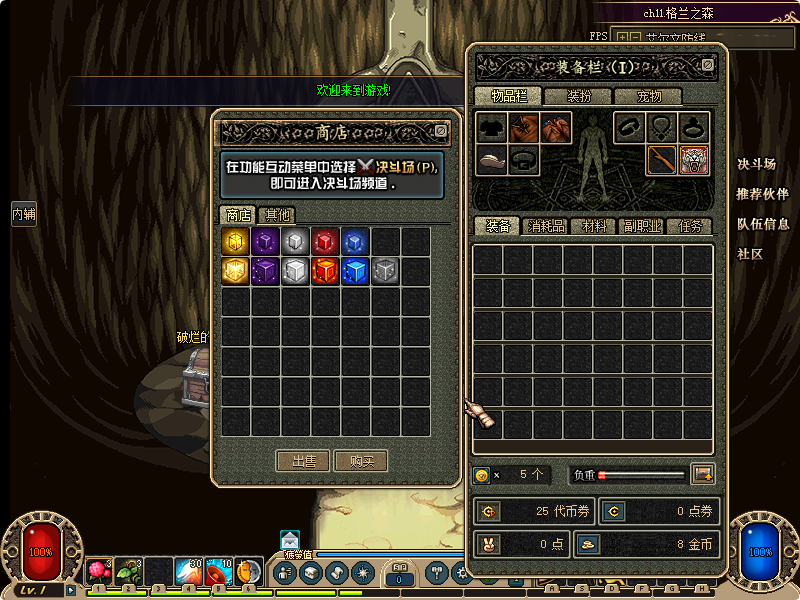Open the 宠物 pet tab
Image resolution: width=800 pixels, height=600 pixels.
(650, 97)
